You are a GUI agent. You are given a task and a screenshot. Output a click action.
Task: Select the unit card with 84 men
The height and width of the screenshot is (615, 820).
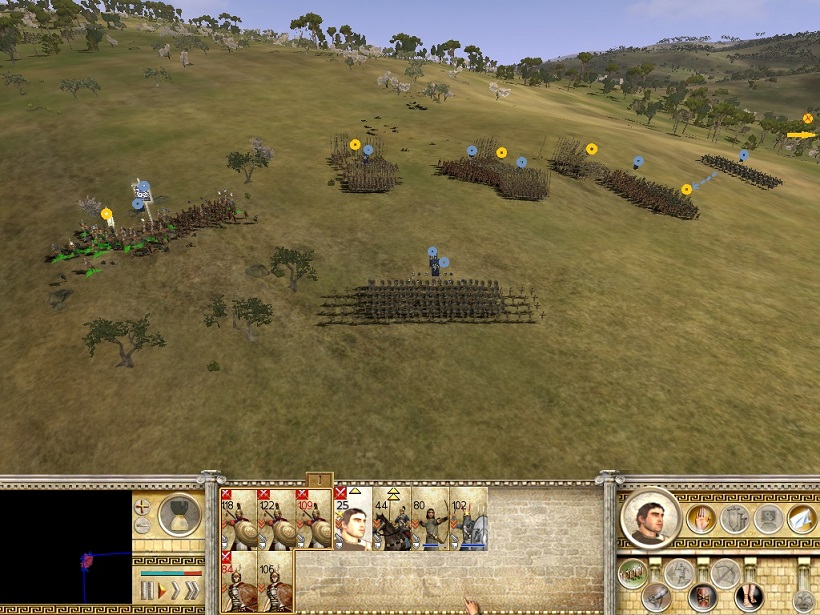pyautogui.click(x=239, y=581)
